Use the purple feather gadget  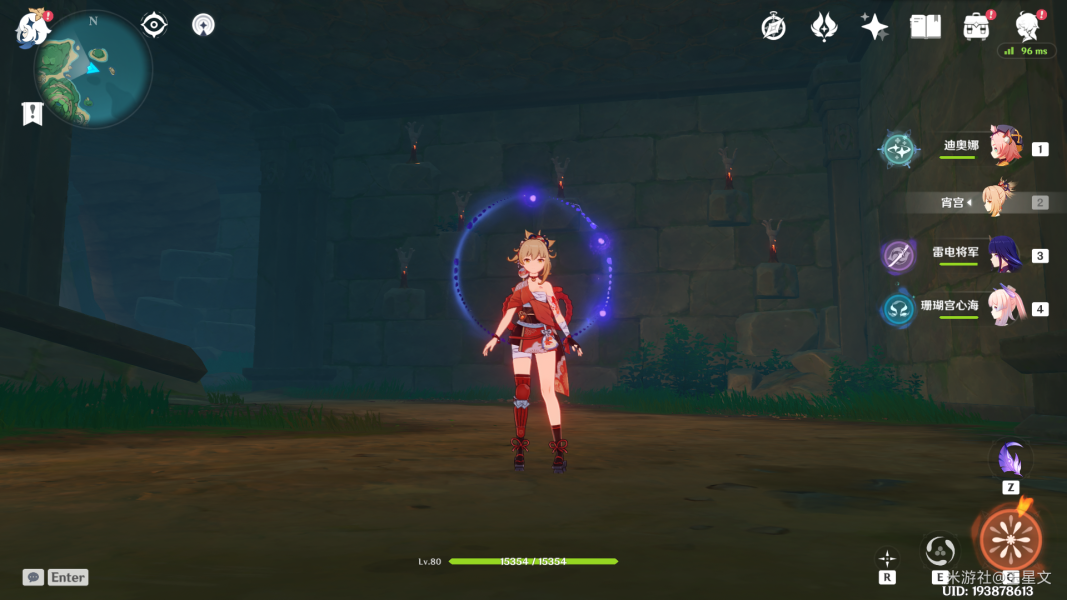1011,460
